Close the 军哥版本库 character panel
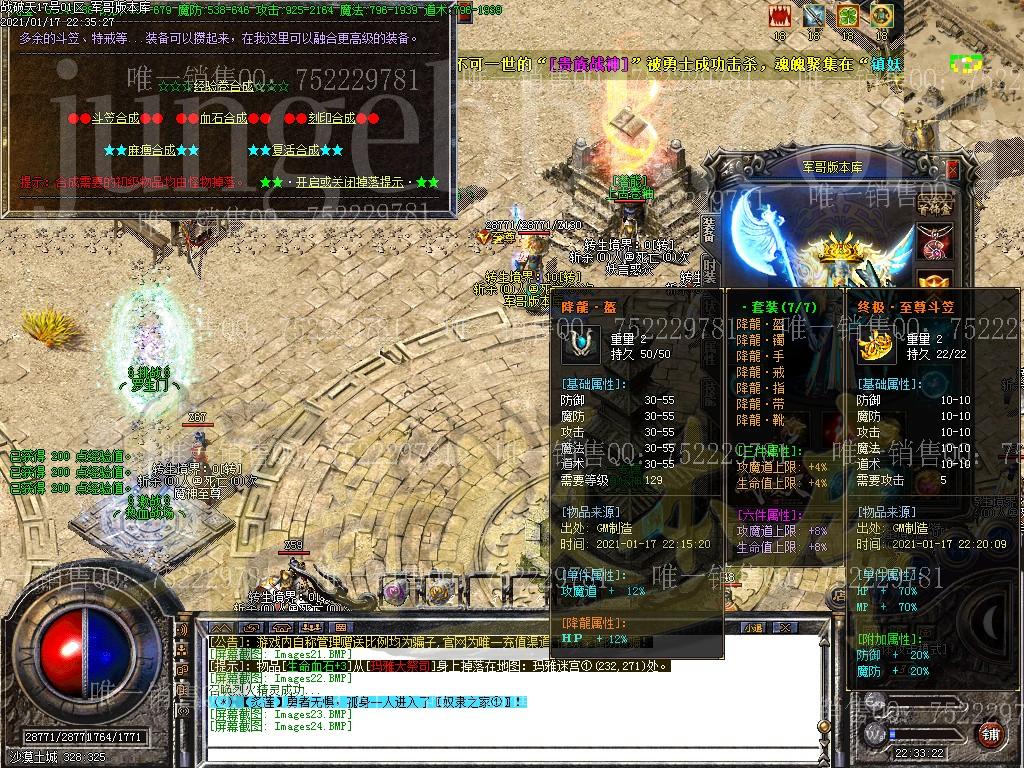This screenshot has width=1024, height=768. click(952, 169)
